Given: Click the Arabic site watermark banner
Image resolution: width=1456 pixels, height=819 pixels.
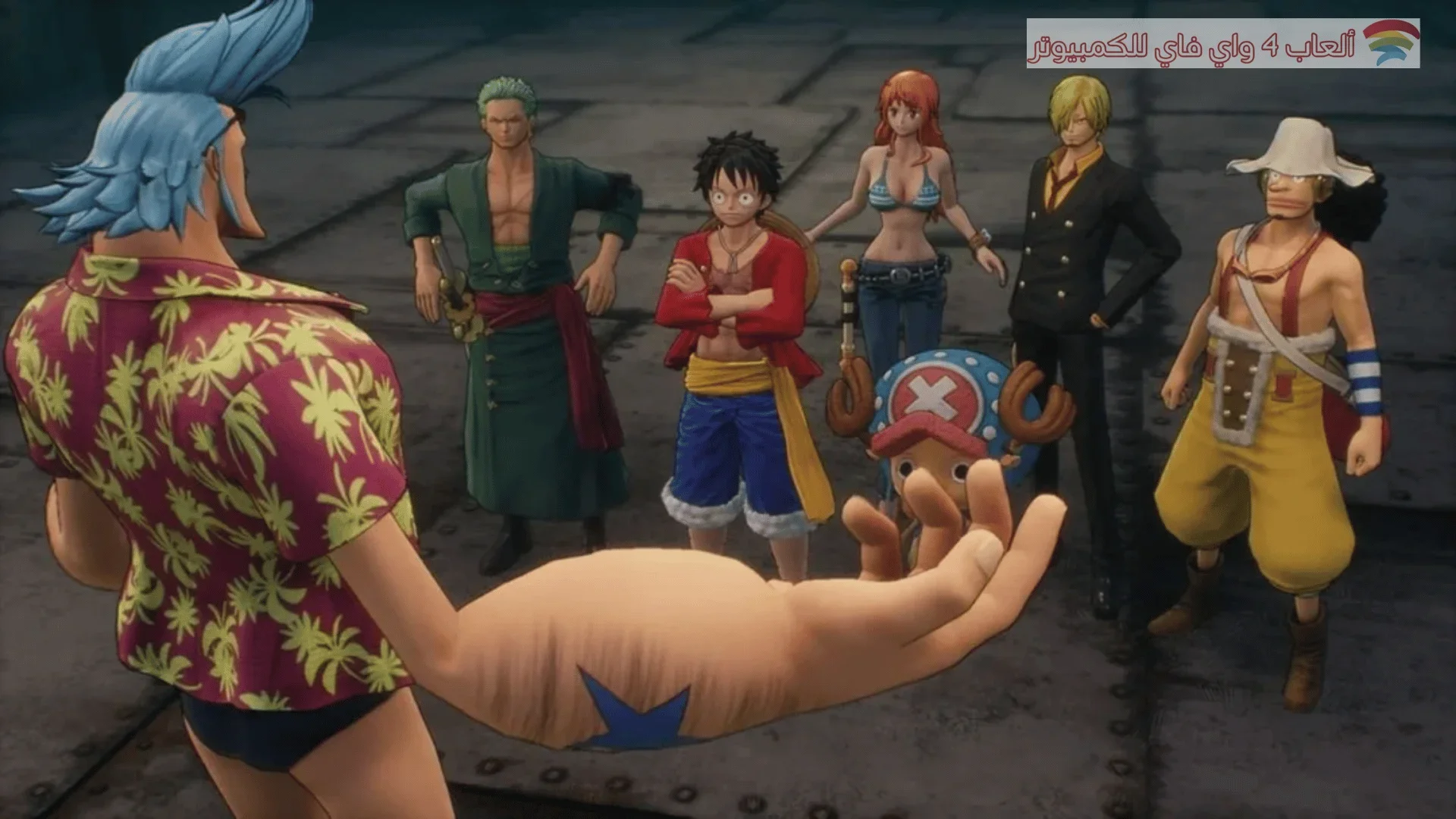Looking at the screenshot, I should (x=1222, y=44).
